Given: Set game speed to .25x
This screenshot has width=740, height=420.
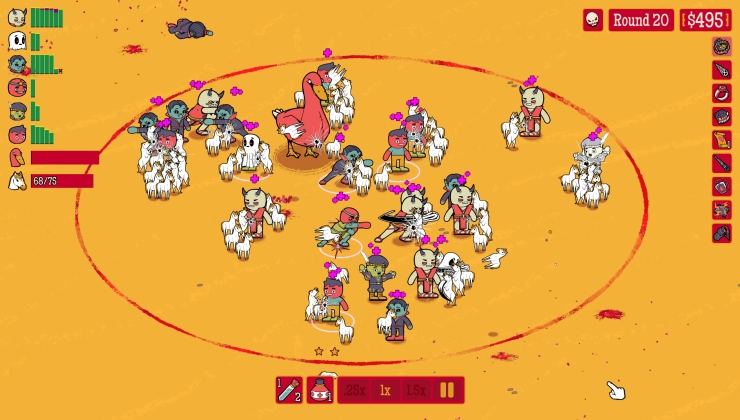Looking at the screenshot, I should [355, 390].
